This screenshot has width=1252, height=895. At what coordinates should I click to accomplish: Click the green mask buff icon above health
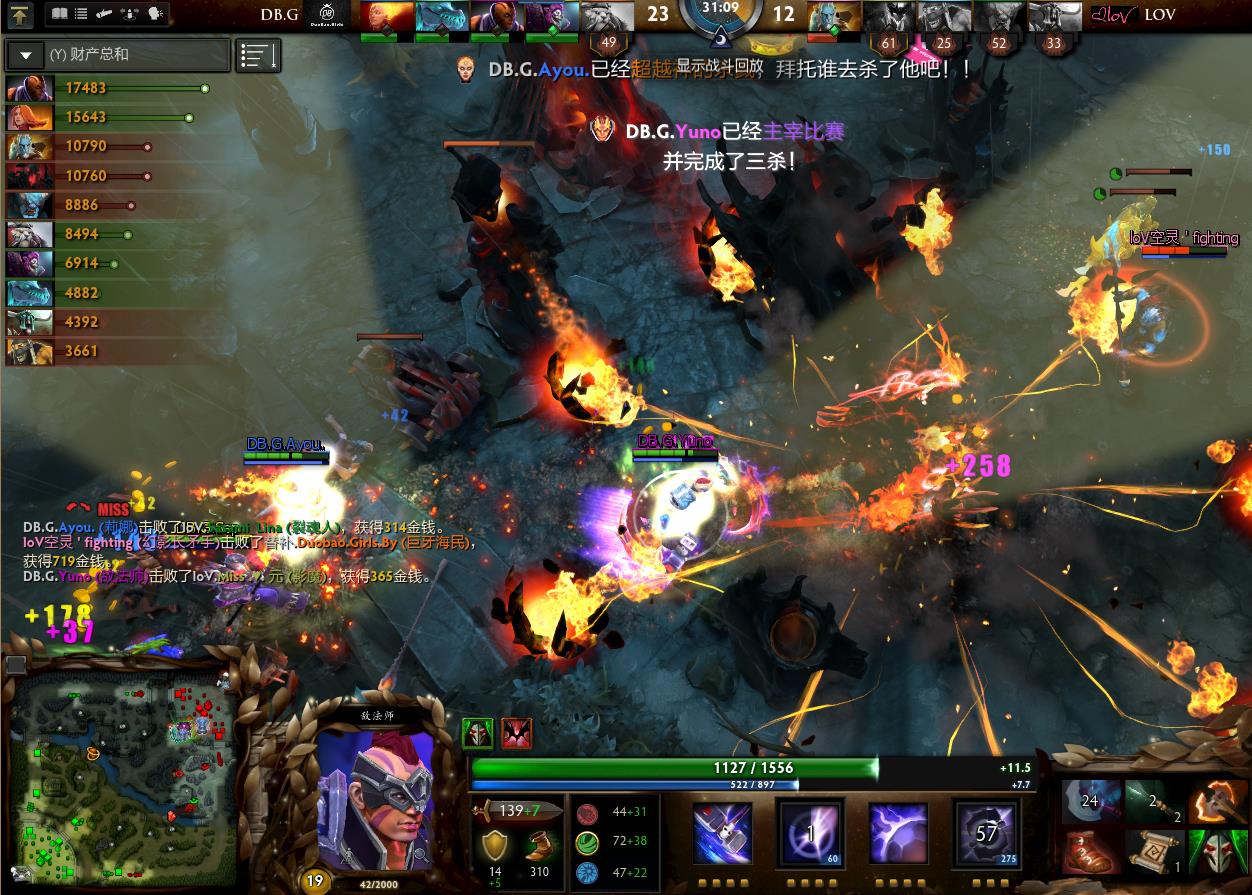pyautogui.click(x=477, y=733)
